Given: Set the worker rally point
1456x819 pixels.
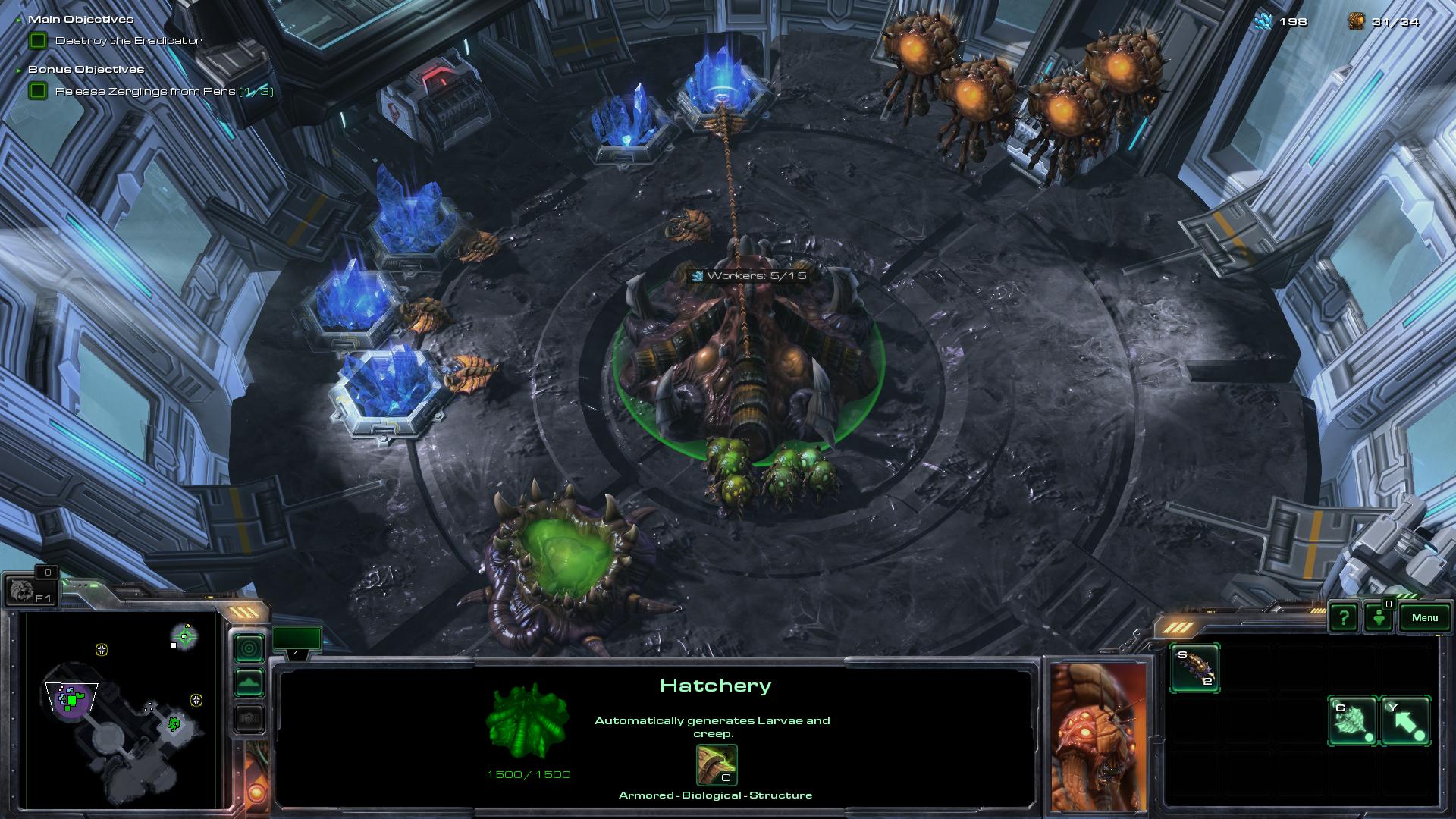Looking at the screenshot, I should 1353,720.
